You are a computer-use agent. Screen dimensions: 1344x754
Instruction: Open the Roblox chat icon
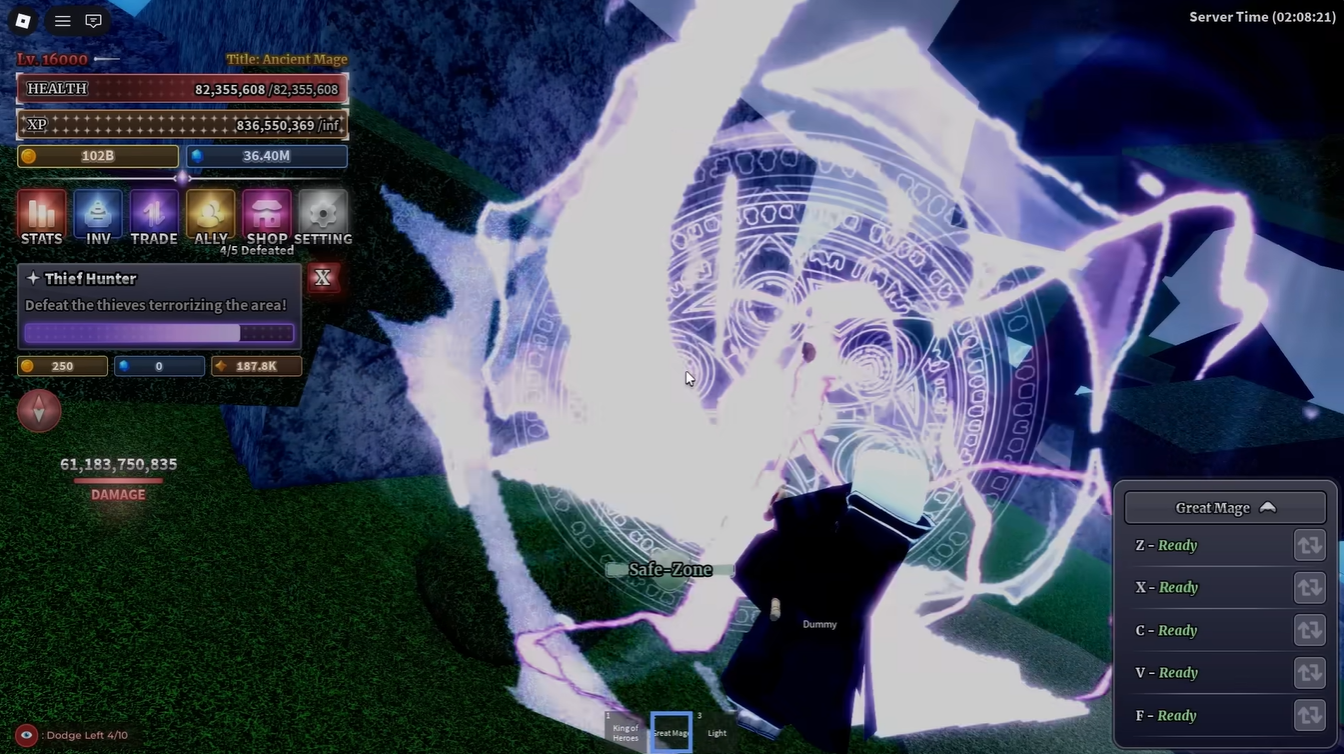click(x=93, y=20)
